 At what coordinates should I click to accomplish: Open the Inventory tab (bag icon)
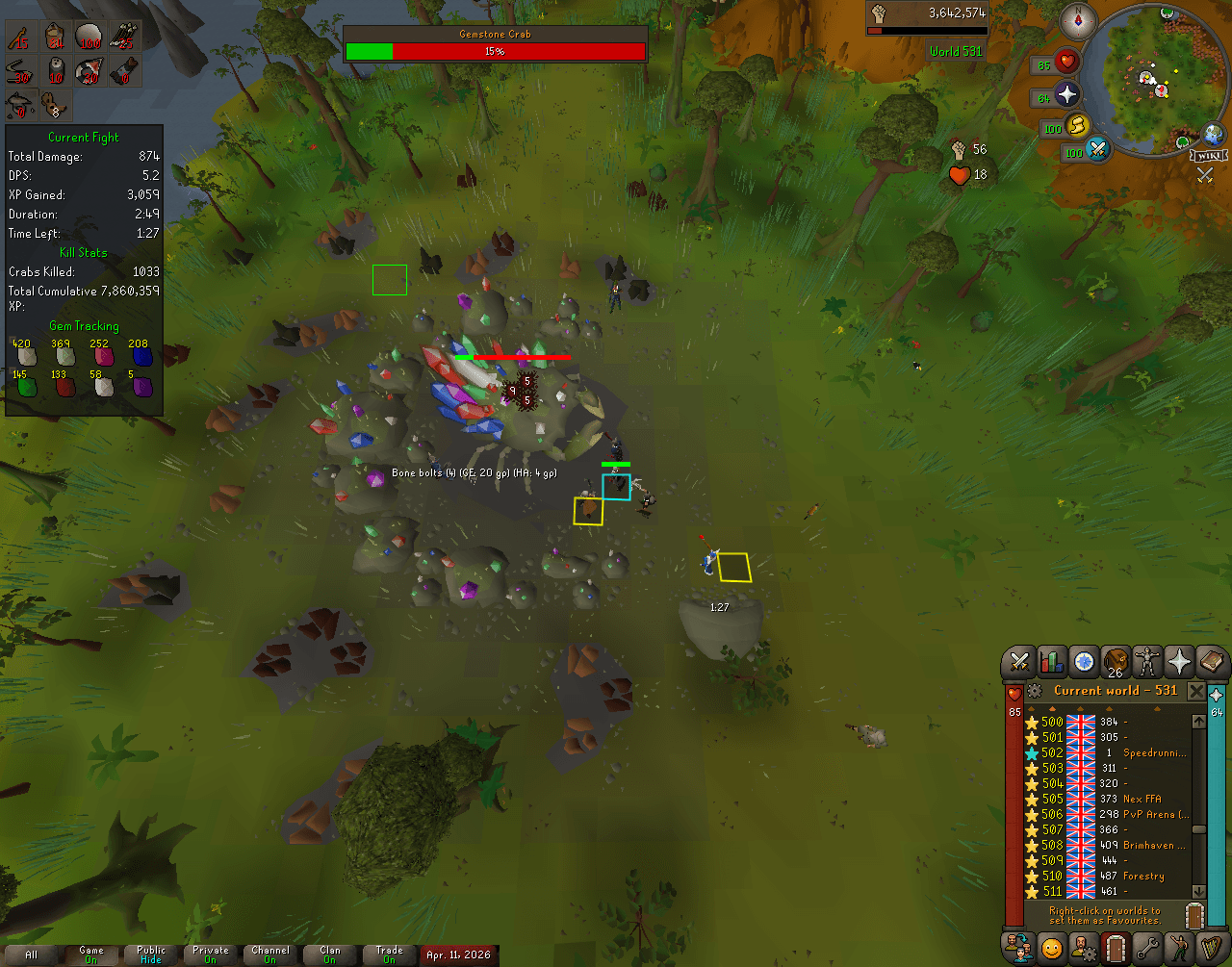click(x=1114, y=662)
